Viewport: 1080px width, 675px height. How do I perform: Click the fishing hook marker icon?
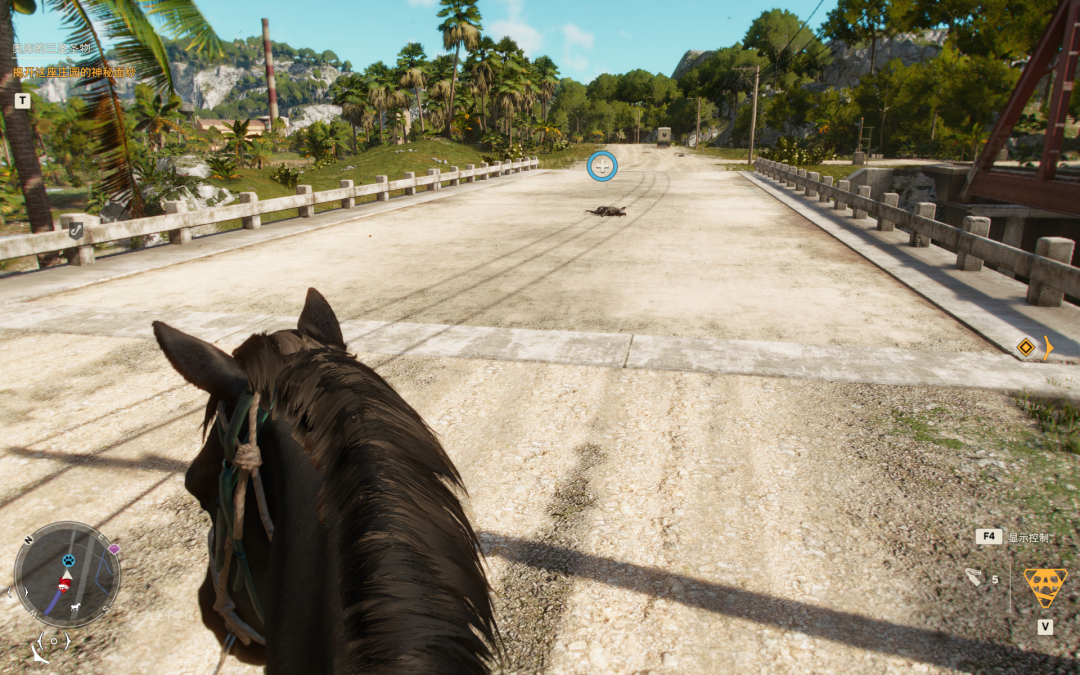coord(76,230)
